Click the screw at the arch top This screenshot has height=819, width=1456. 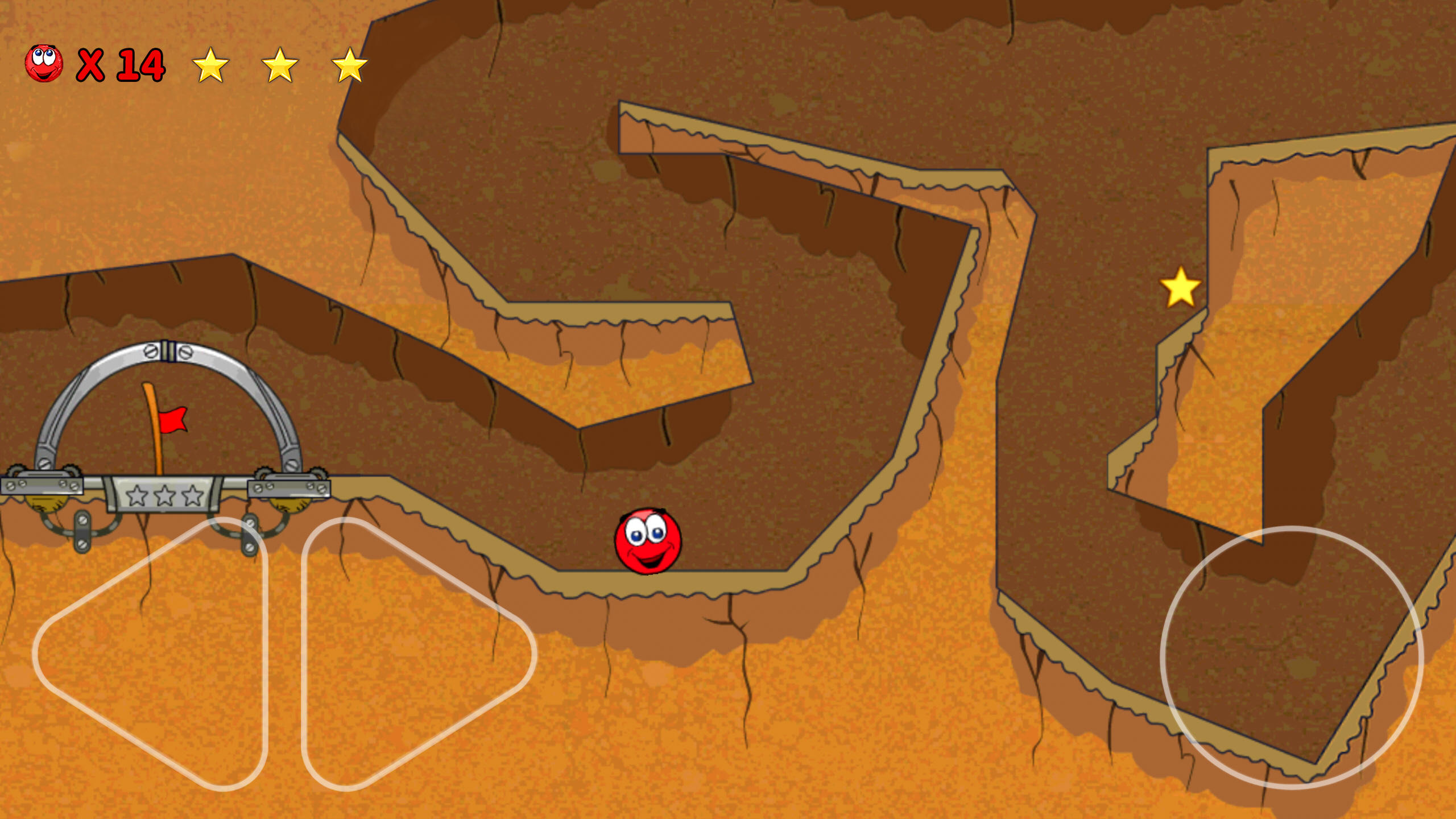[x=151, y=351]
